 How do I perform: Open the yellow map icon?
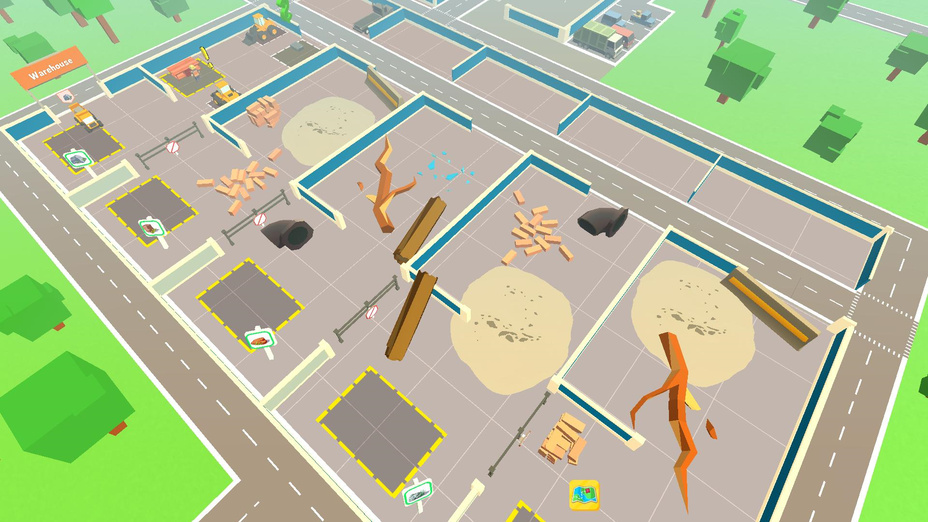tap(583, 494)
